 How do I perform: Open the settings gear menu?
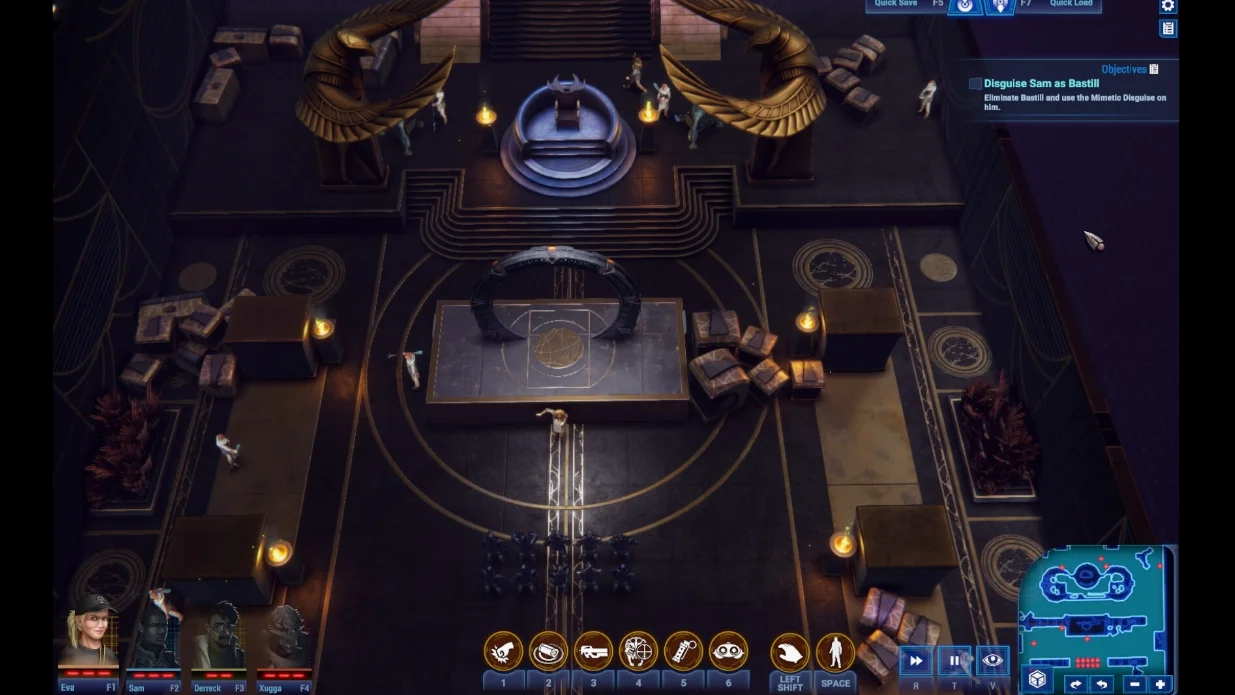[1167, 6]
